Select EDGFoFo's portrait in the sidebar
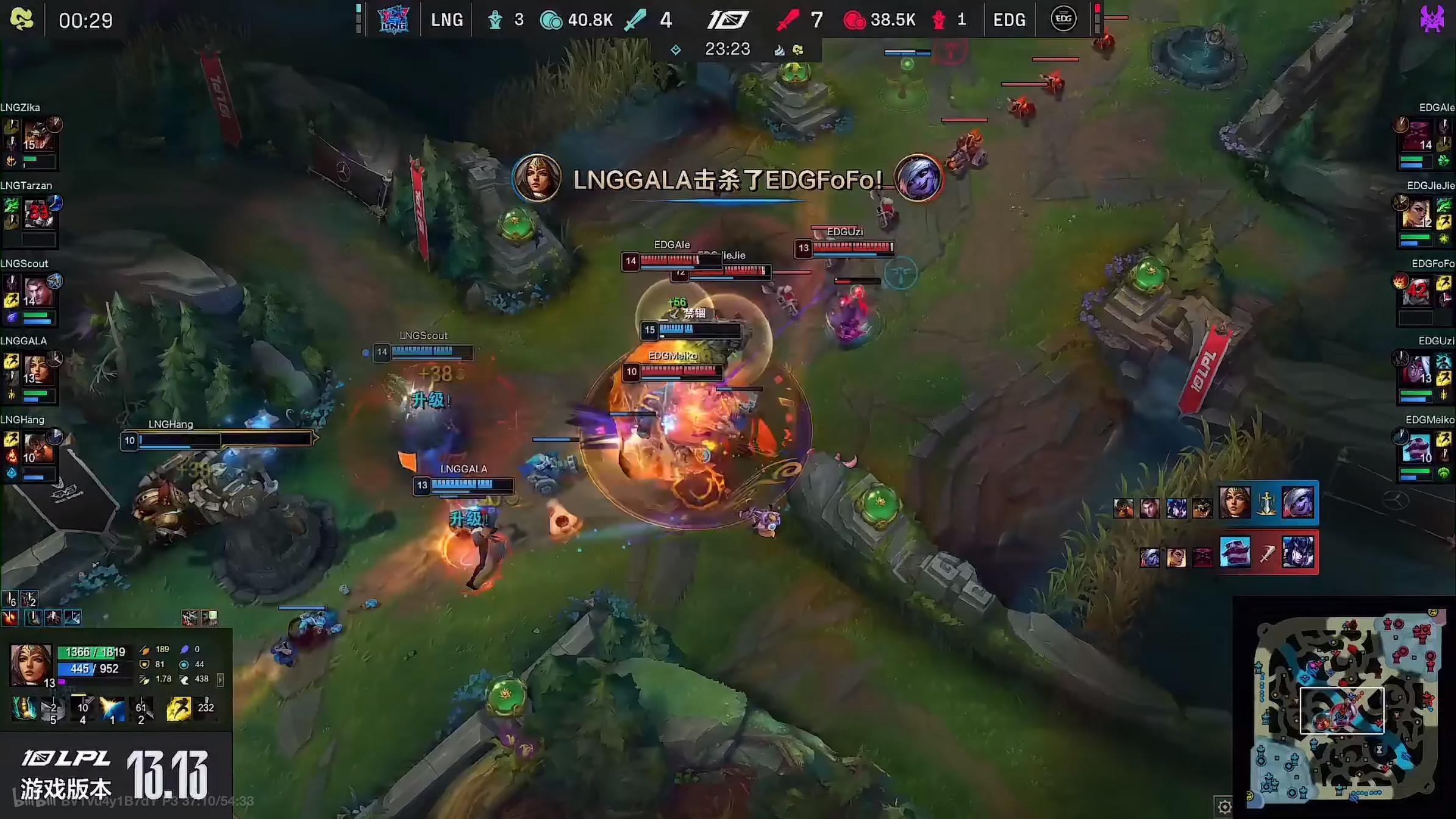 click(x=1417, y=292)
